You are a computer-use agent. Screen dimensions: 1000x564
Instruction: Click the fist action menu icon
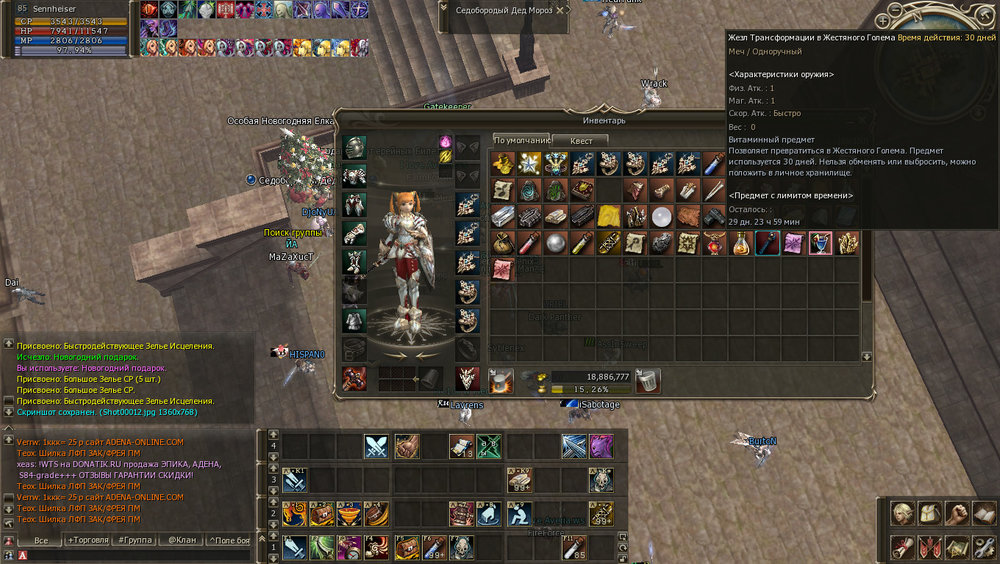[958, 514]
